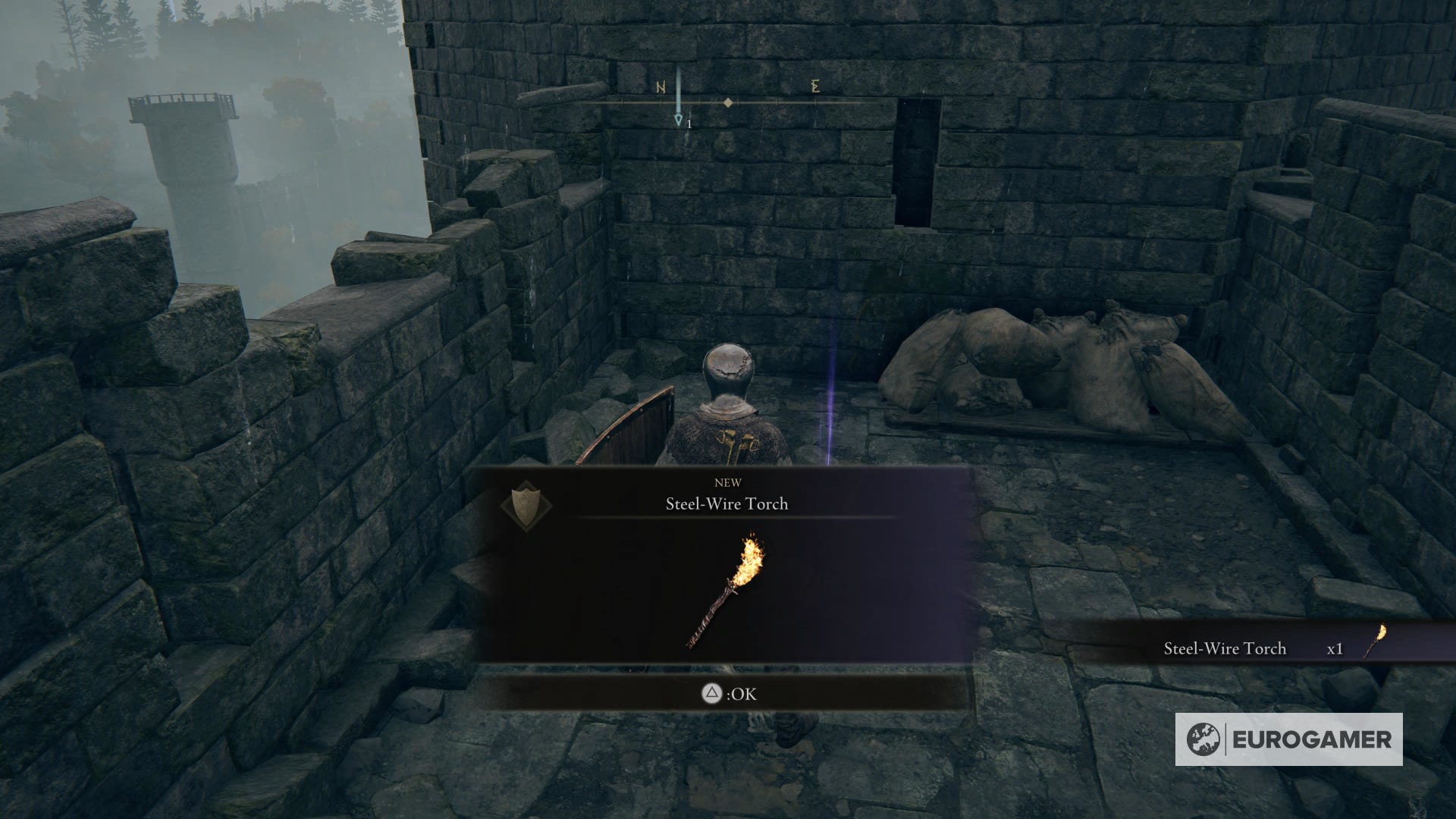Expand the divider line under Steel-Wire Torch title
Viewport: 1456px width, 819px height.
(x=726, y=518)
